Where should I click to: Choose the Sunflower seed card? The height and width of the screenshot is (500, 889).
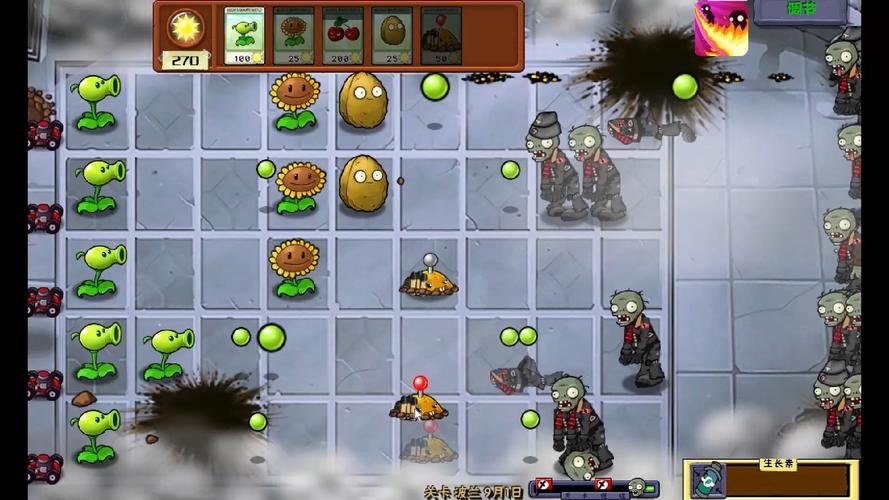click(x=293, y=37)
